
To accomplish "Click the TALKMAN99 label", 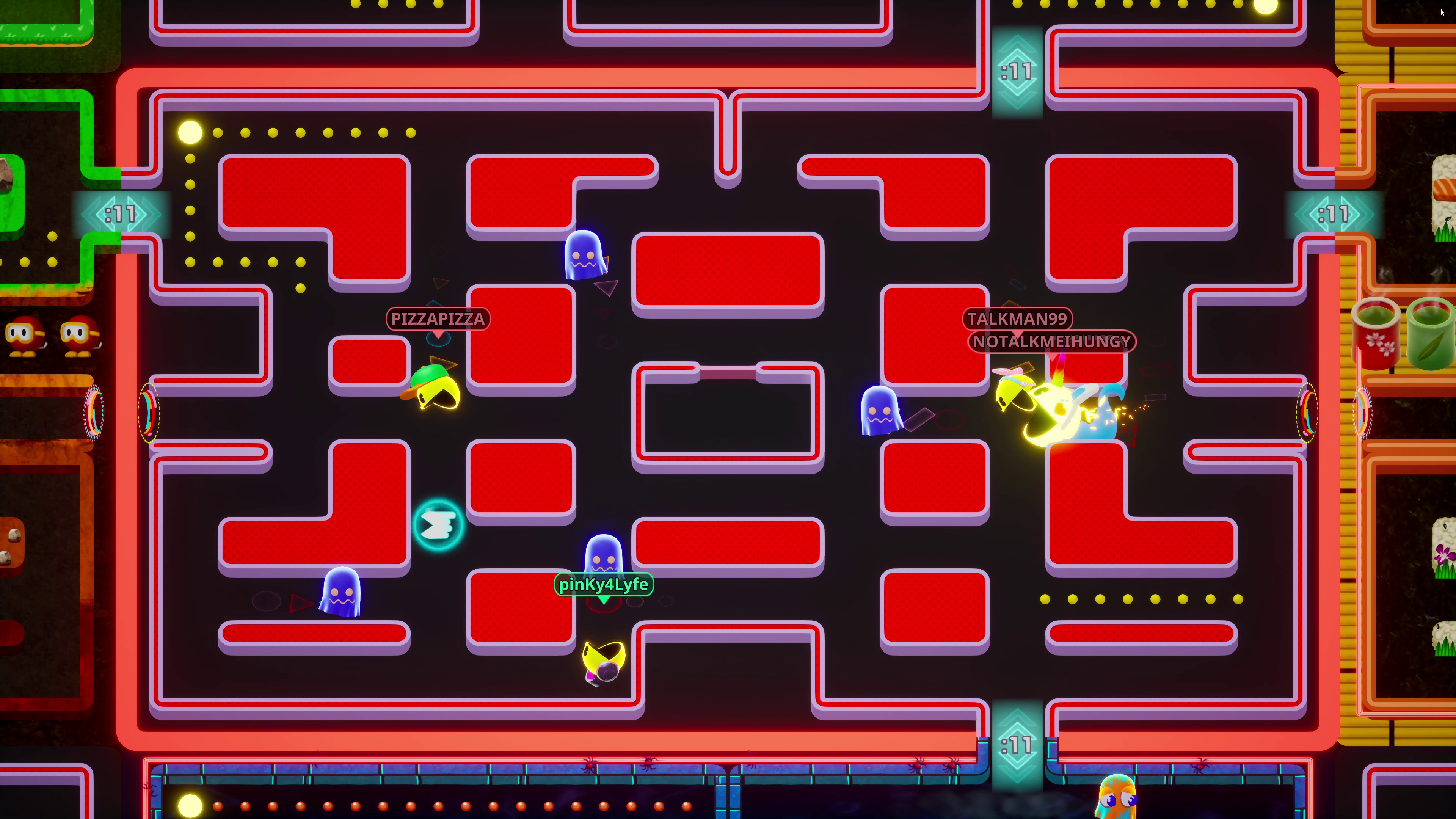I will tap(1017, 319).
